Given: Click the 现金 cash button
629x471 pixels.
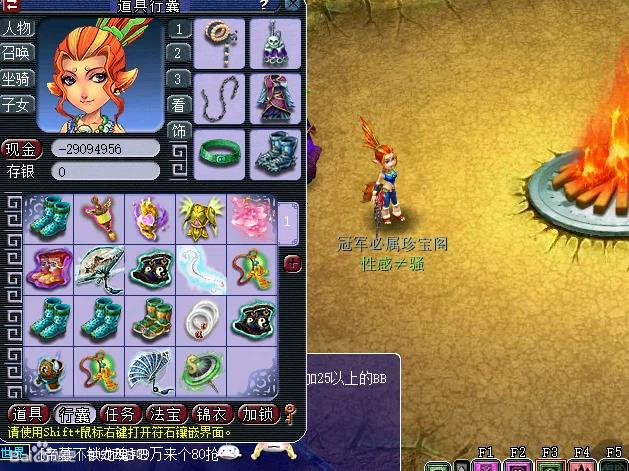Looking at the screenshot, I should [x=21, y=148].
